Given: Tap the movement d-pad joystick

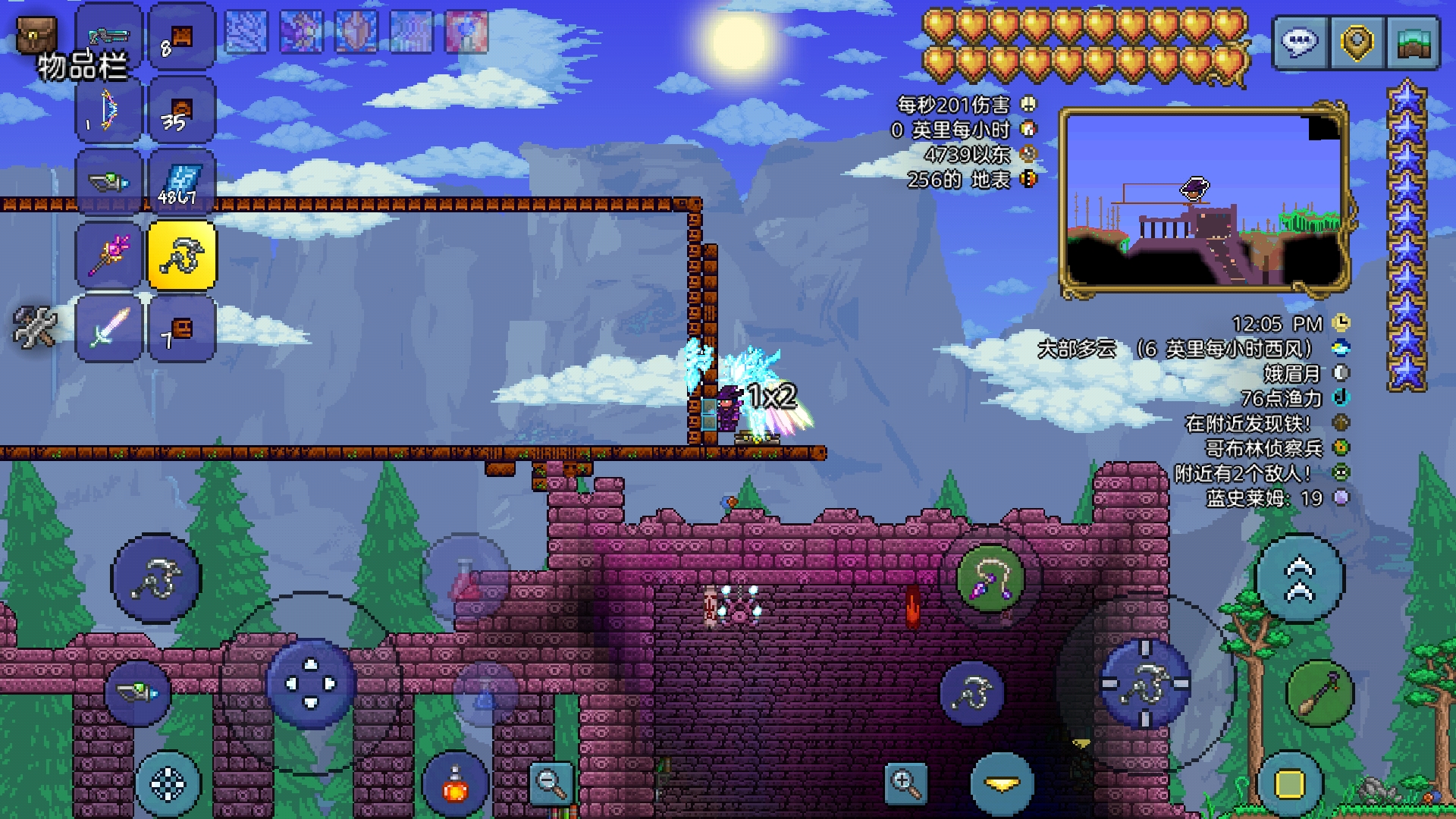Looking at the screenshot, I should coord(311,683).
